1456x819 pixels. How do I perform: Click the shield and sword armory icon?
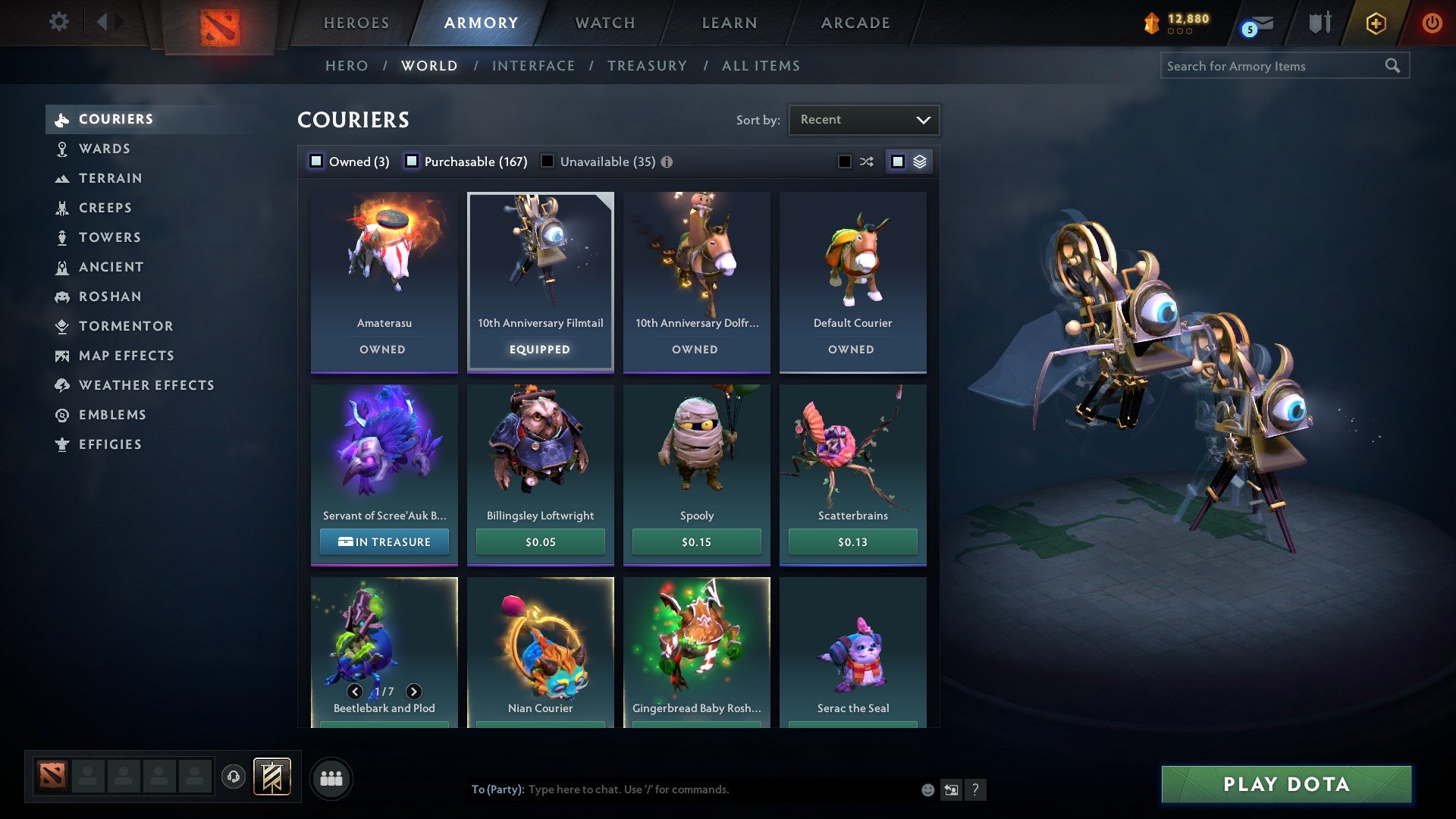click(1319, 23)
